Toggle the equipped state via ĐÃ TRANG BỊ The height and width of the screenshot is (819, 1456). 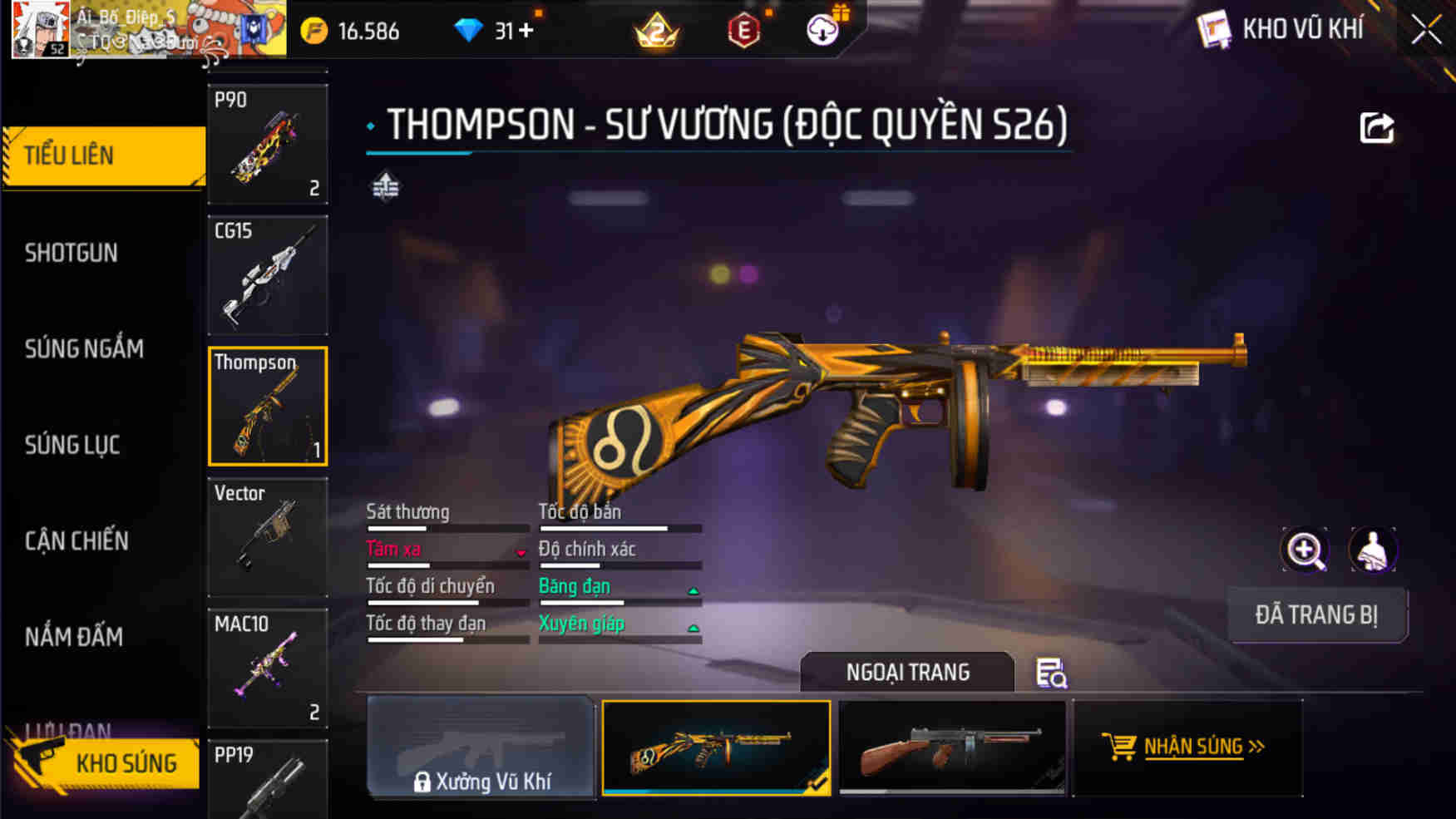coord(1317,615)
